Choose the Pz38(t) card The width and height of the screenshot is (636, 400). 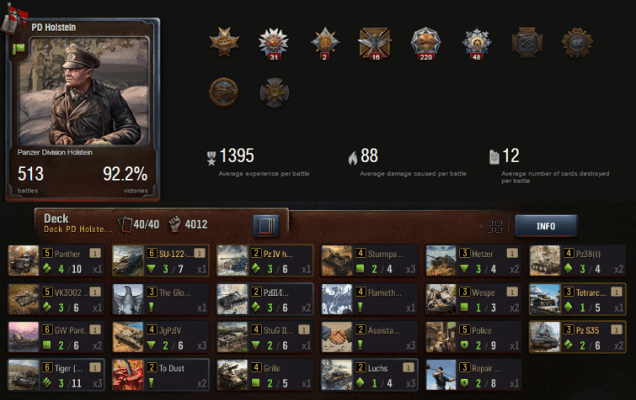pyautogui.click(x=577, y=260)
